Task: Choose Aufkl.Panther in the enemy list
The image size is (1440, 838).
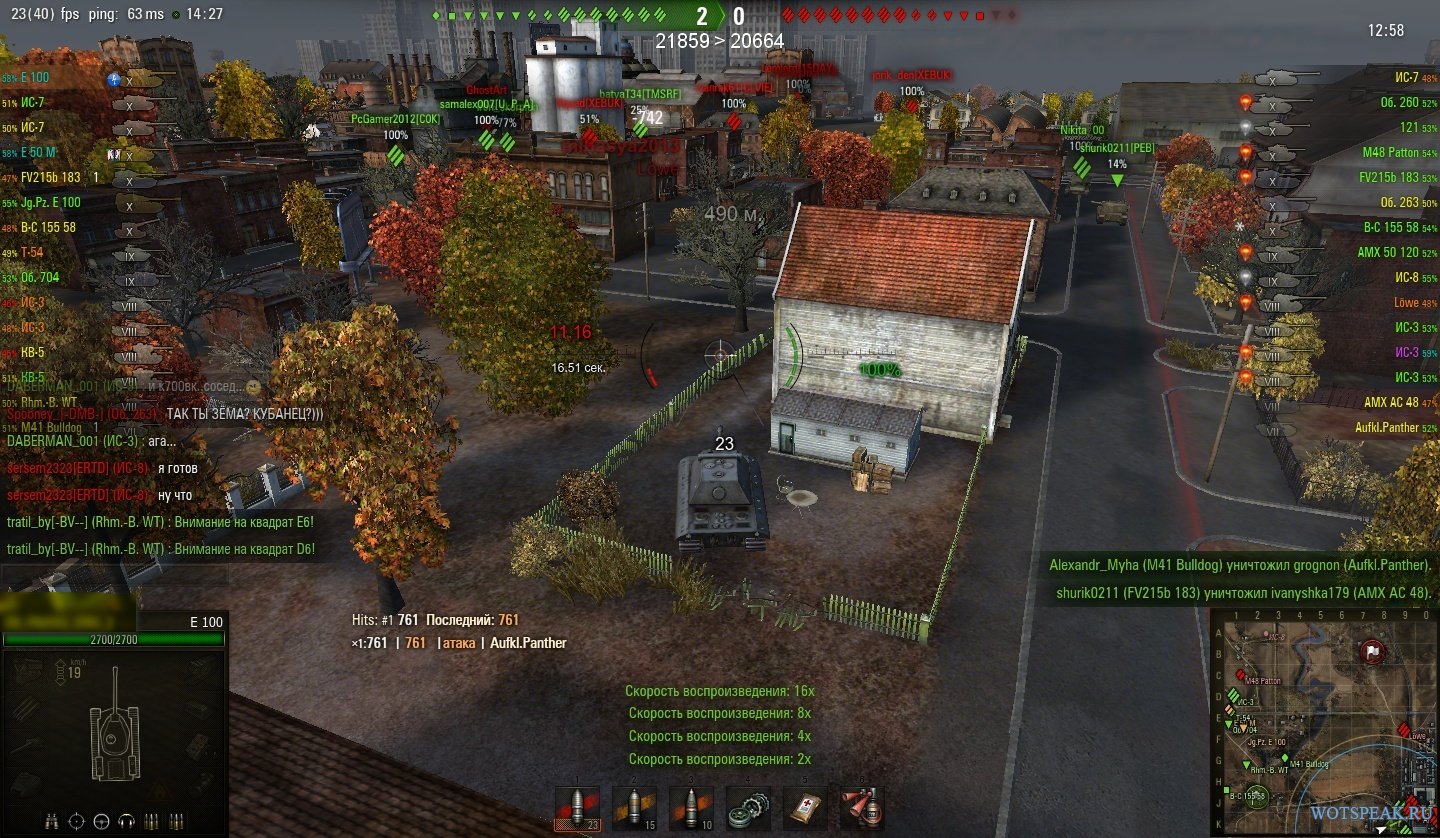Action: pyautogui.click(x=1387, y=427)
